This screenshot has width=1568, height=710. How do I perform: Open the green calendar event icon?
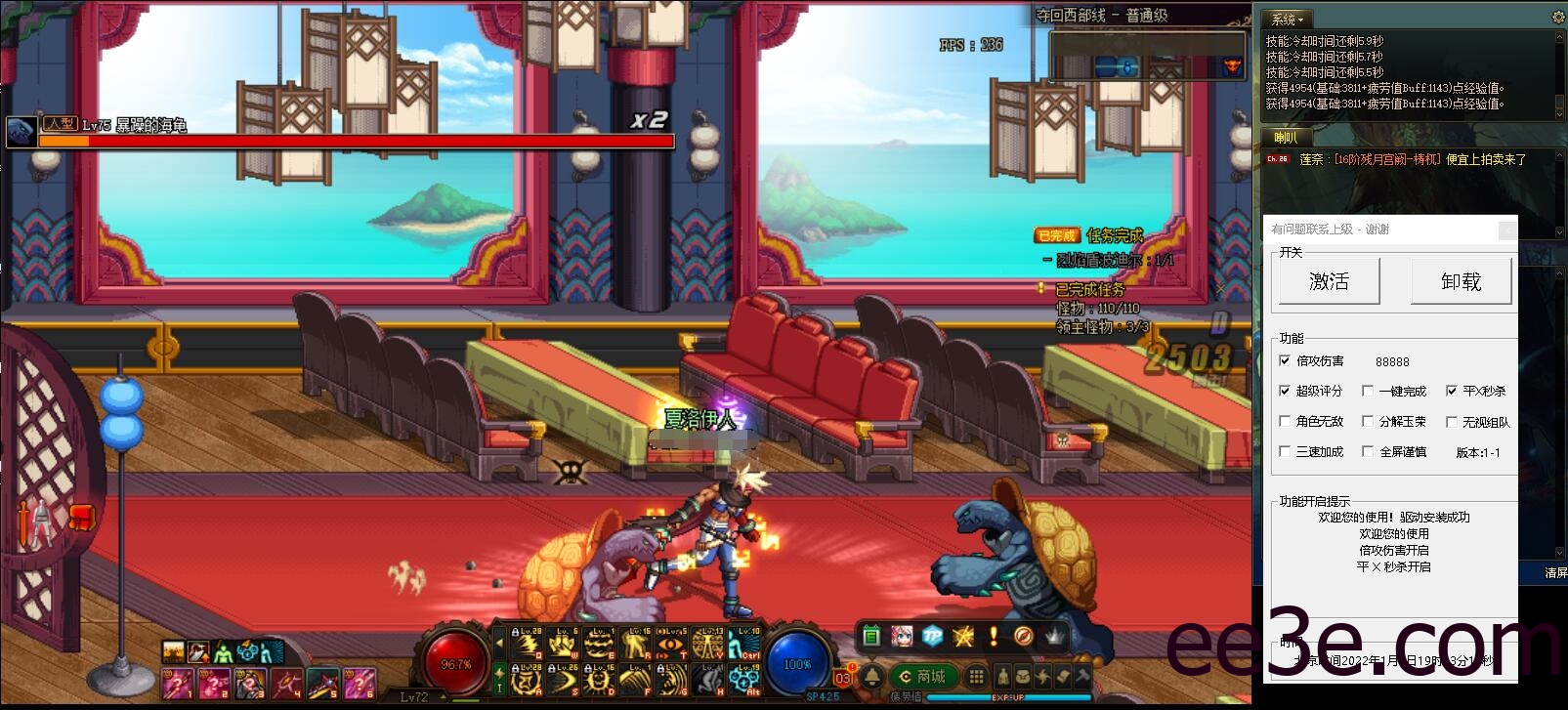point(871,637)
